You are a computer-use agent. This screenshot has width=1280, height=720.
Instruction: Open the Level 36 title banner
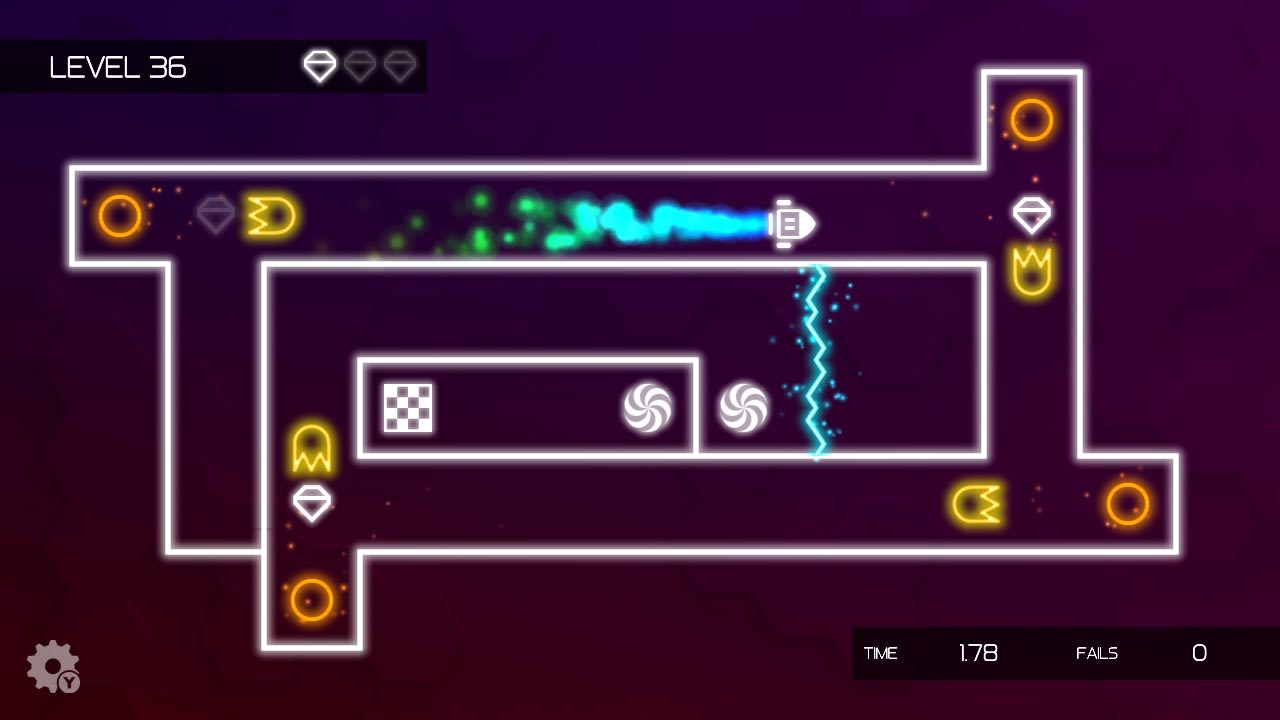pyautogui.click(x=119, y=67)
